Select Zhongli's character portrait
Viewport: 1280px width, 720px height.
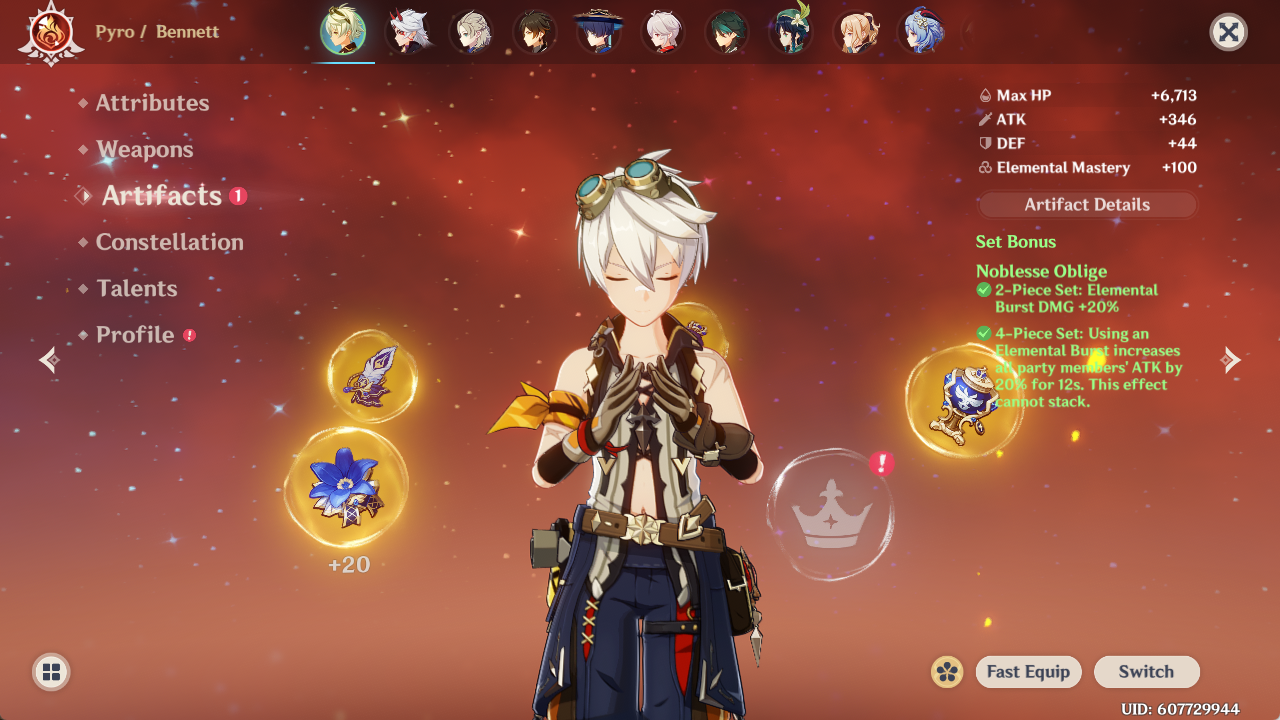(535, 32)
